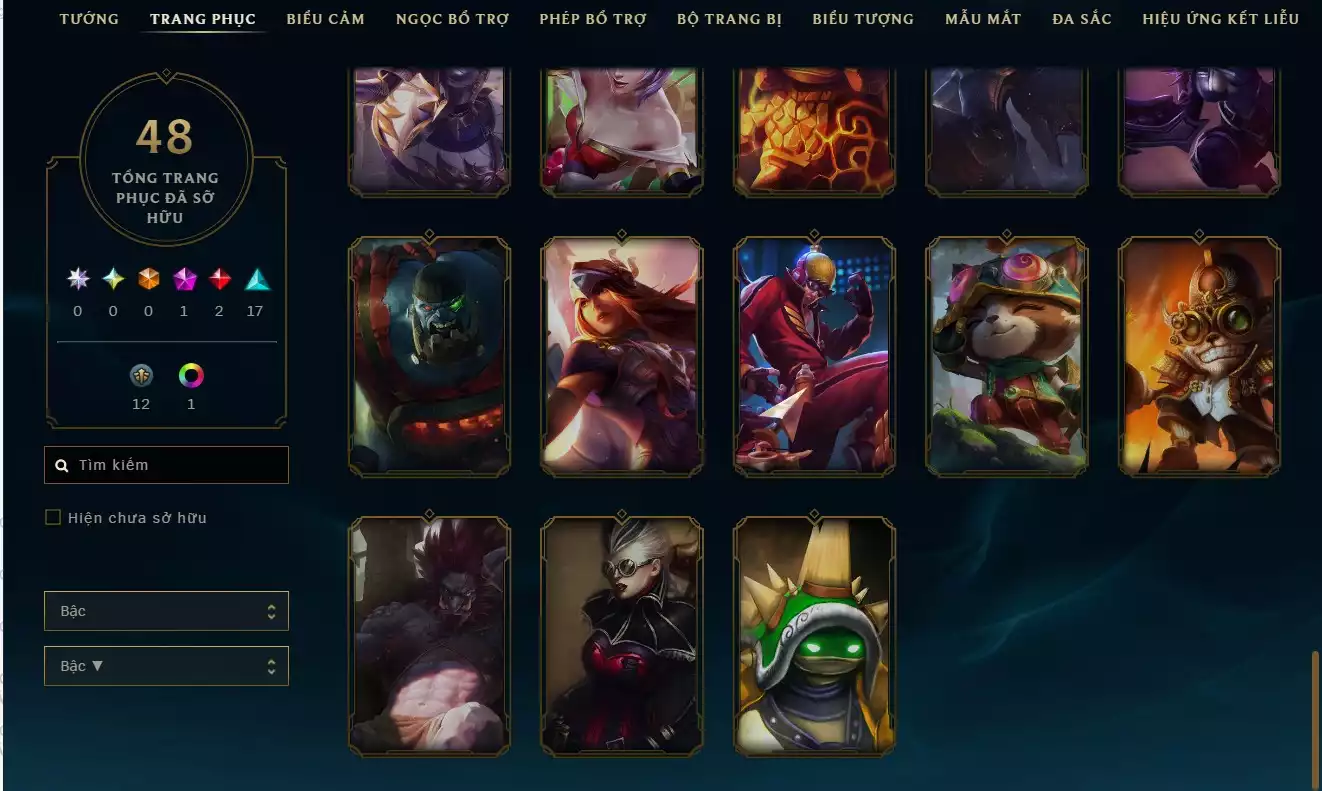The height and width of the screenshot is (791, 1322).
Task: Select the NGỌC BỔ TRỢ menu item
Action: 452,18
